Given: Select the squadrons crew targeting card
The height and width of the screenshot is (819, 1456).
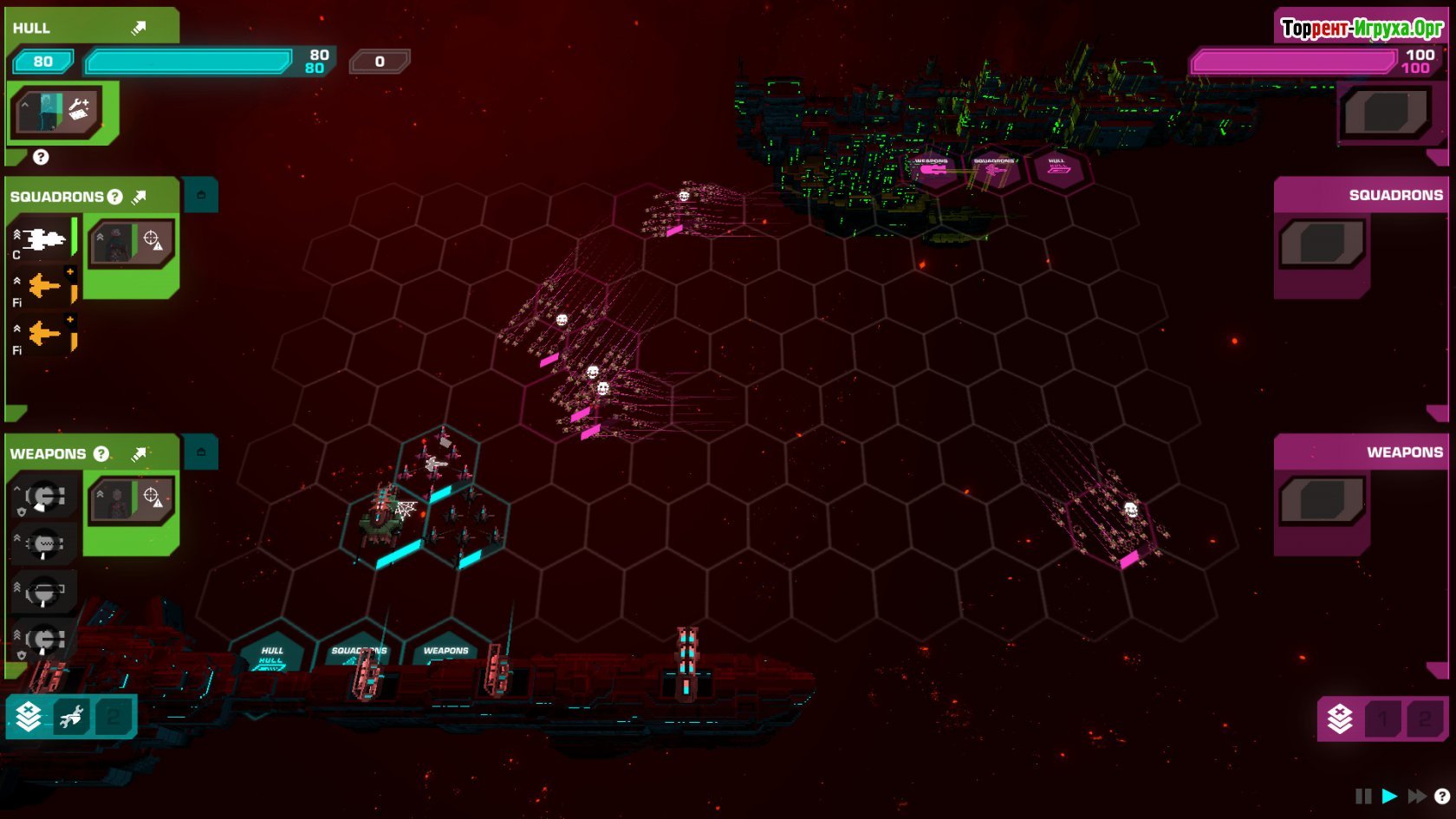Looking at the screenshot, I should pos(132,242).
